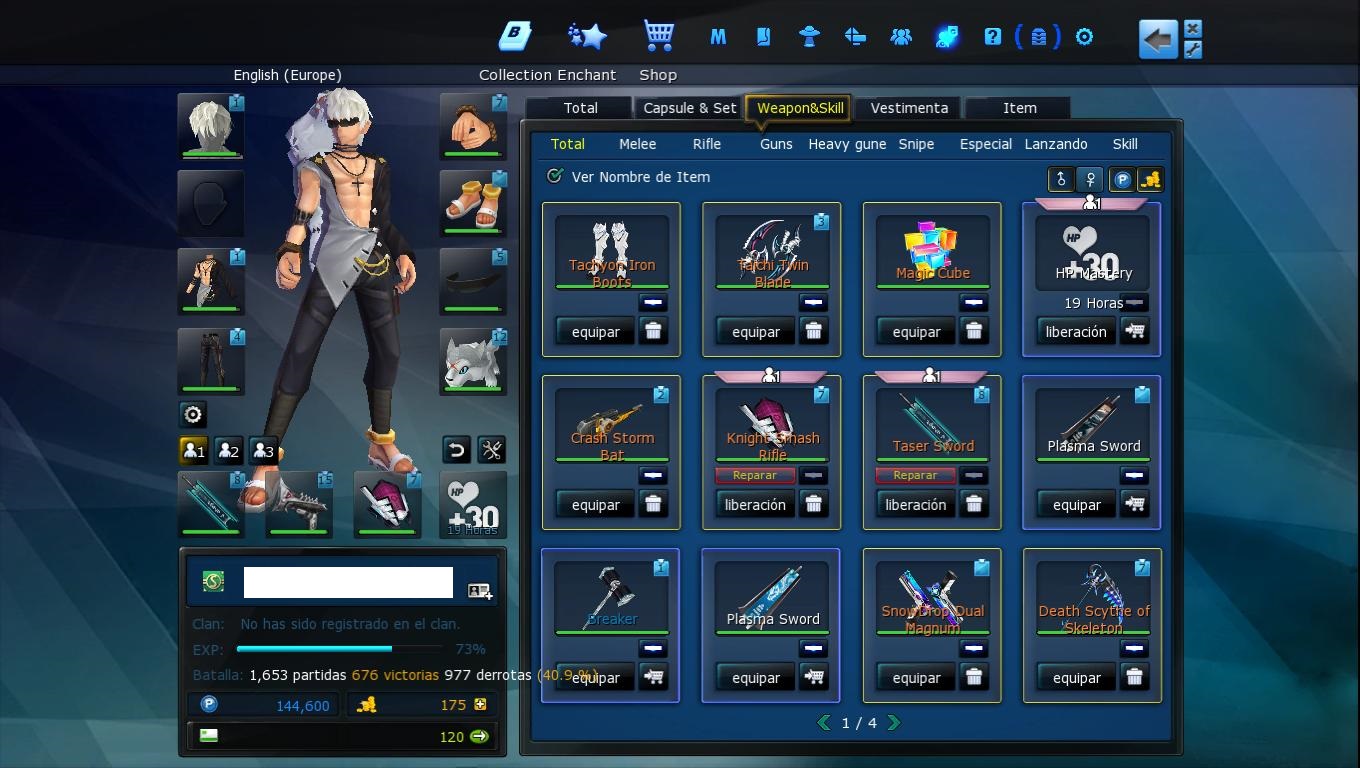The width and height of the screenshot is (1360, 768).
Task: Switch to the Vestimenta tab
Action: tap(908, 108)
